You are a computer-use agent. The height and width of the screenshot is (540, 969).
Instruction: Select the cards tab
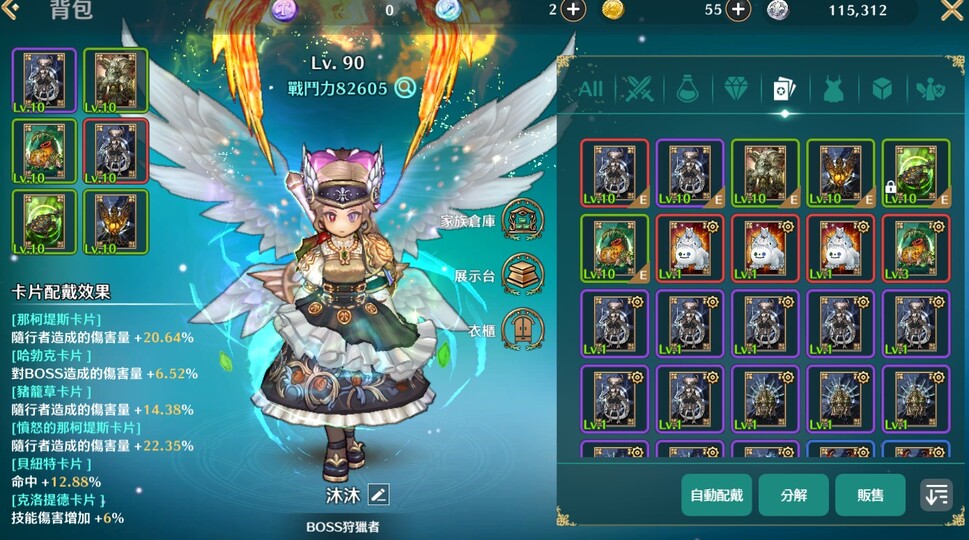click(784, 89)
